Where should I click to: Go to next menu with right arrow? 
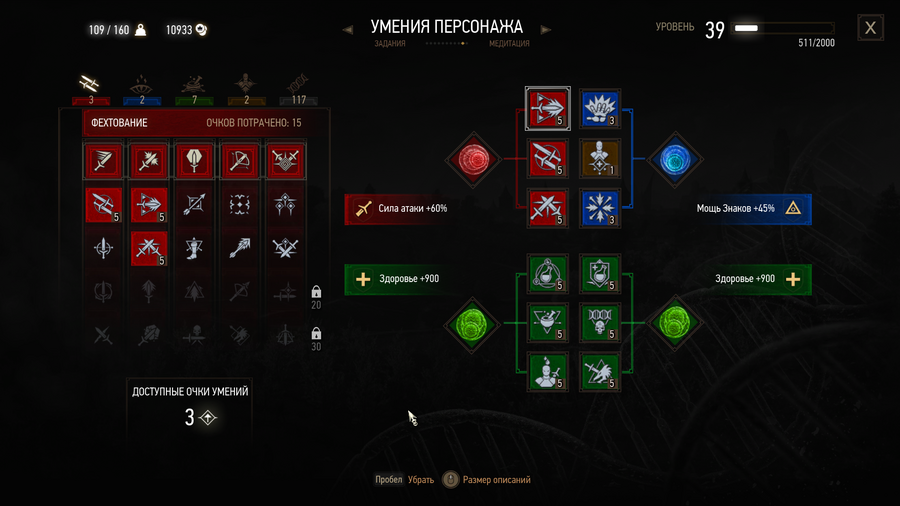pyautogui.click(x=545, y=30)
